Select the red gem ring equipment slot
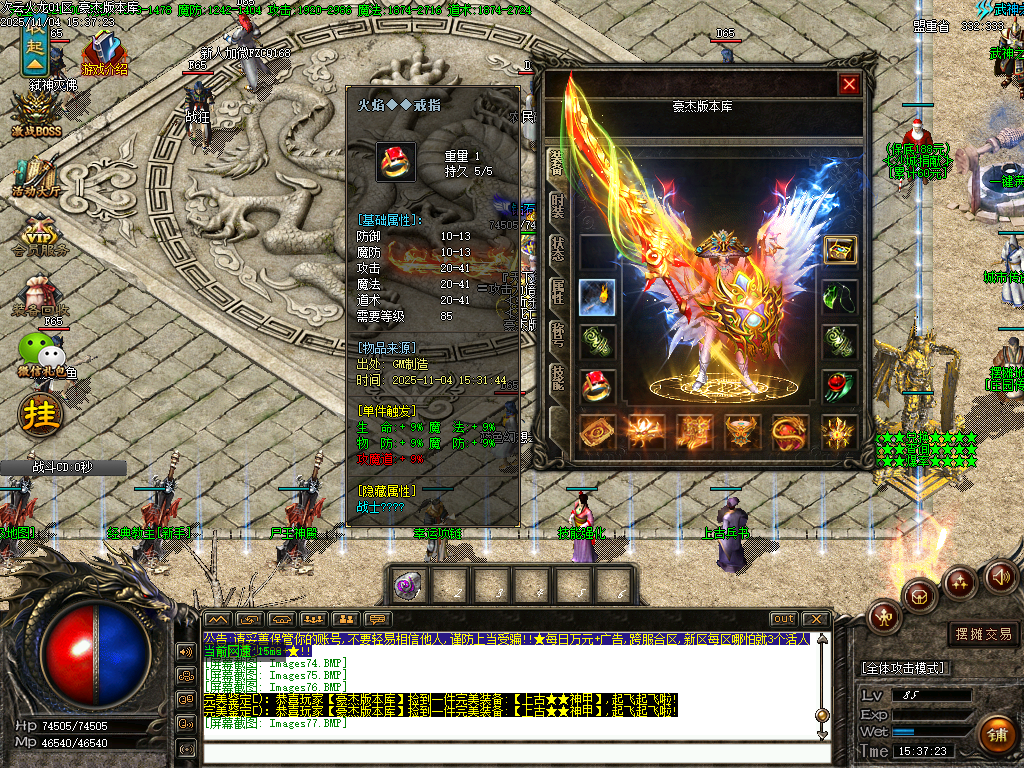This screenshot has height=768, width=1024. click(x=597, y=386)
